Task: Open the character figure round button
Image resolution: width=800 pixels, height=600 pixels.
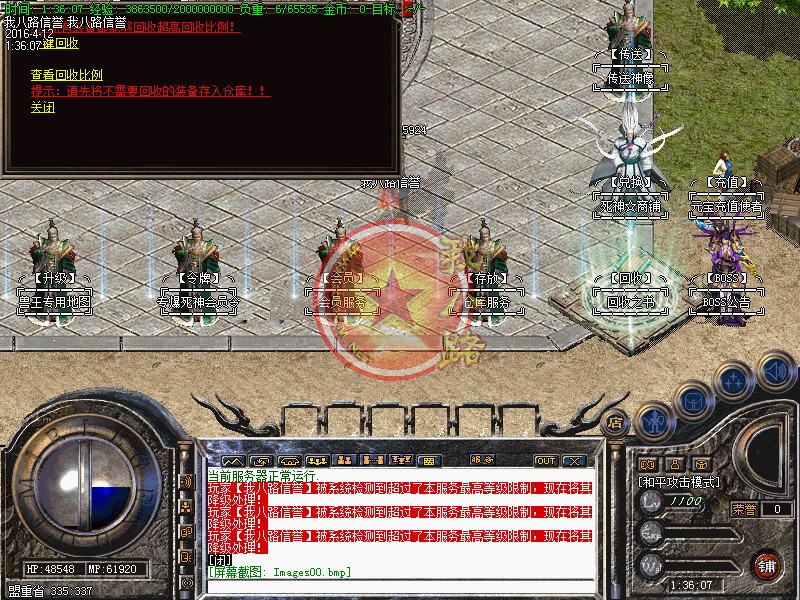Action: point(653,421)
